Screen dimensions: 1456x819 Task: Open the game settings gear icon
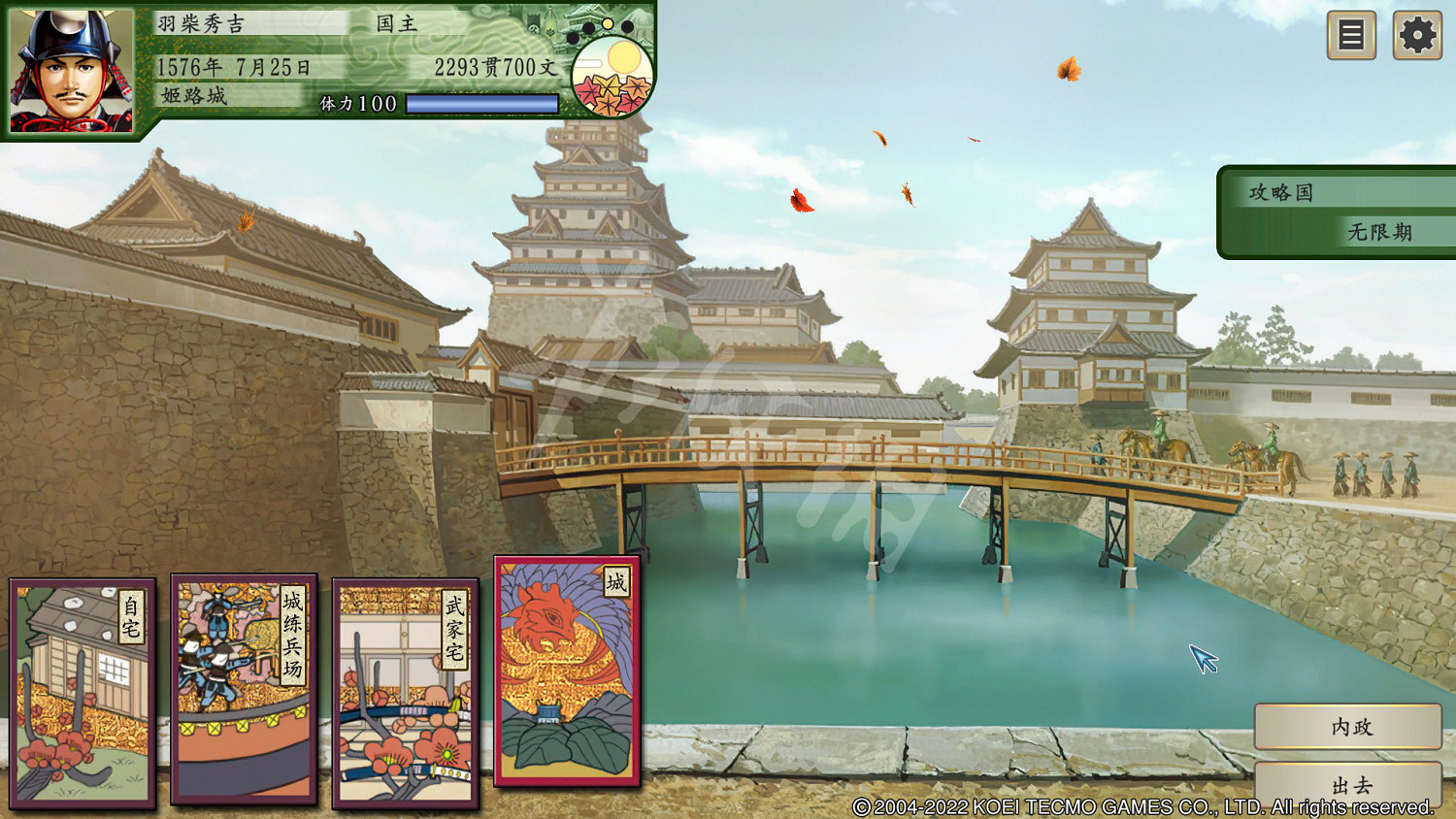tap(1416, 34)
